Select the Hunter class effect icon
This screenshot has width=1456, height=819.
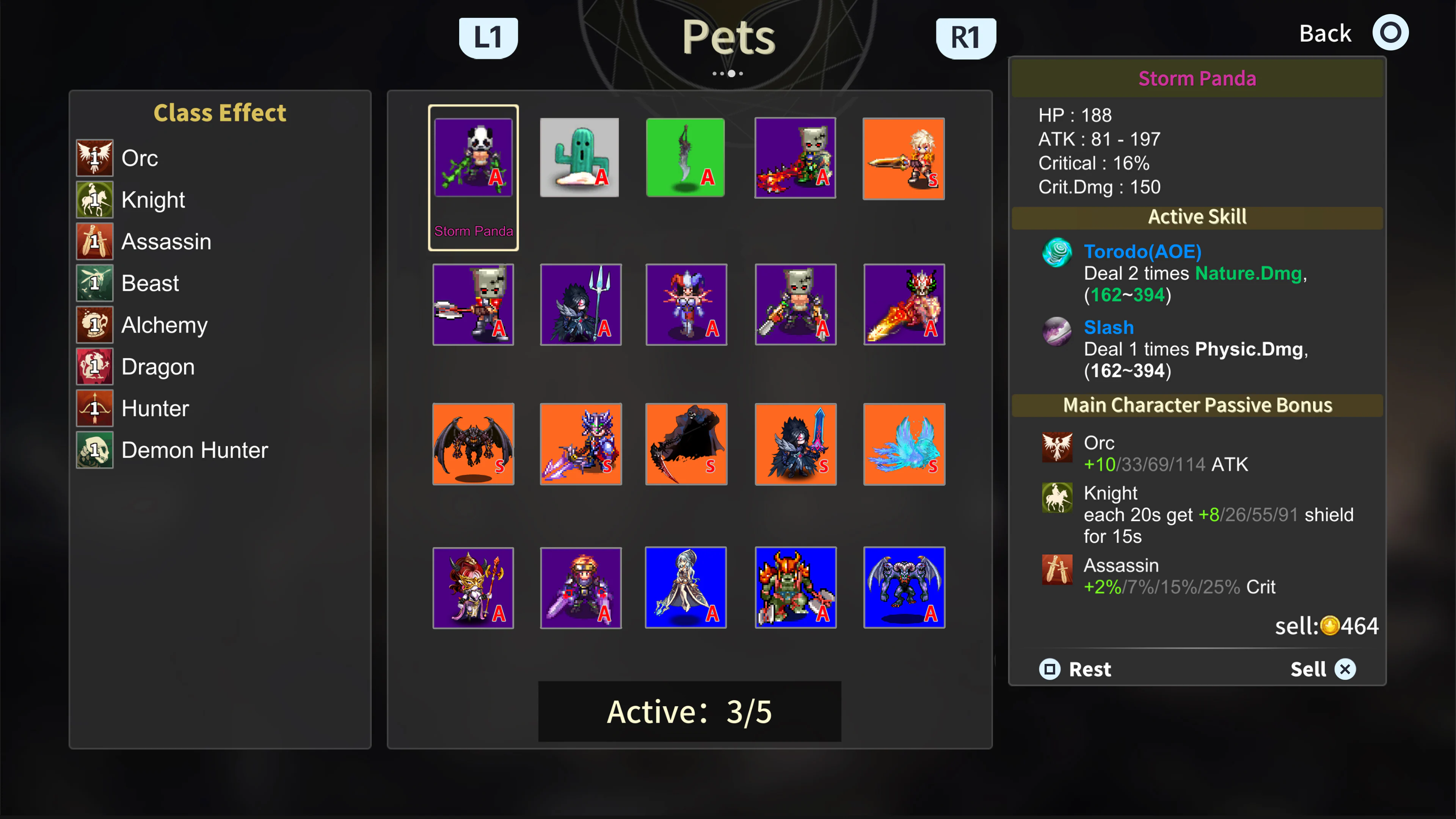click(x=94, y=408)
